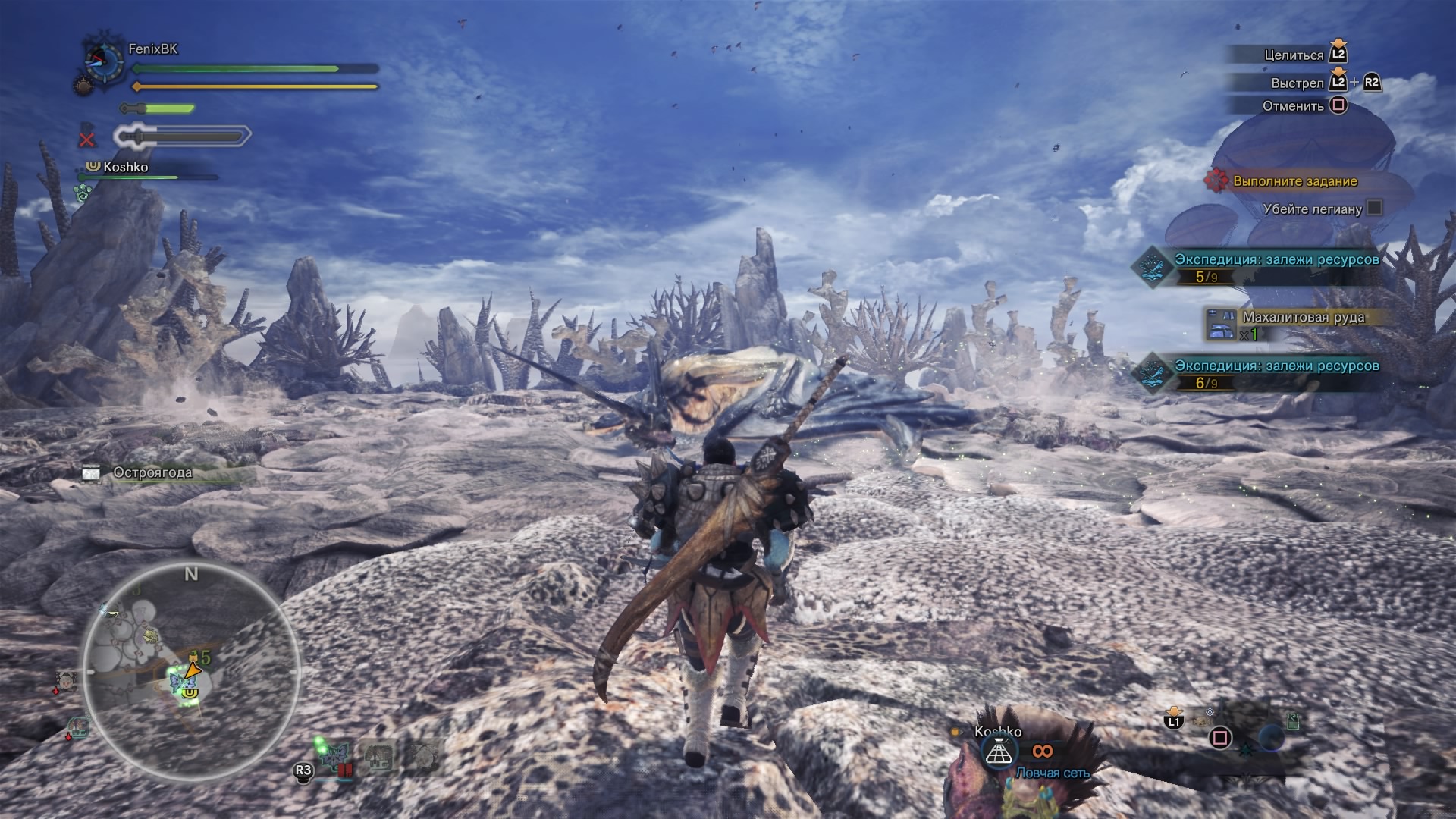Click the Выполните задание quest objective
This screenshot has height=819, width=1456.
point(1294,181)
